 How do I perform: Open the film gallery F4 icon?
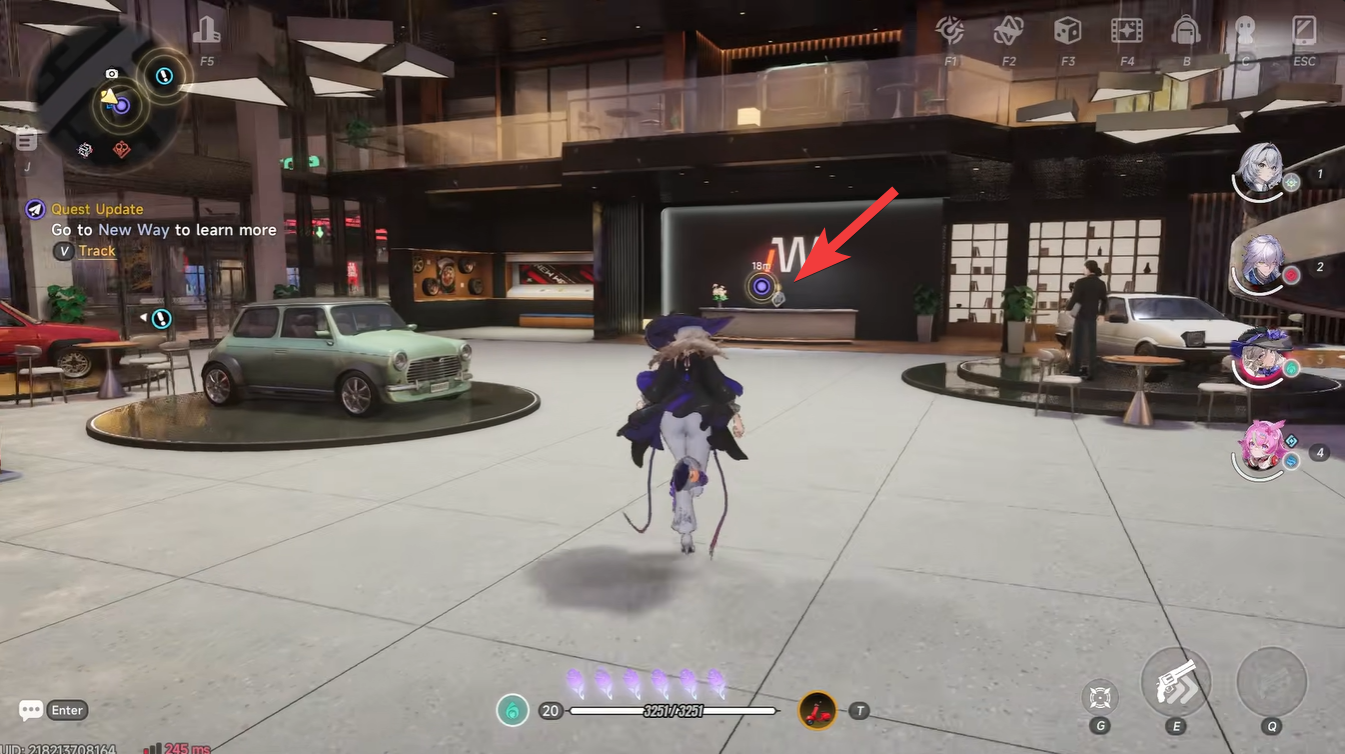coord(1127,31)
